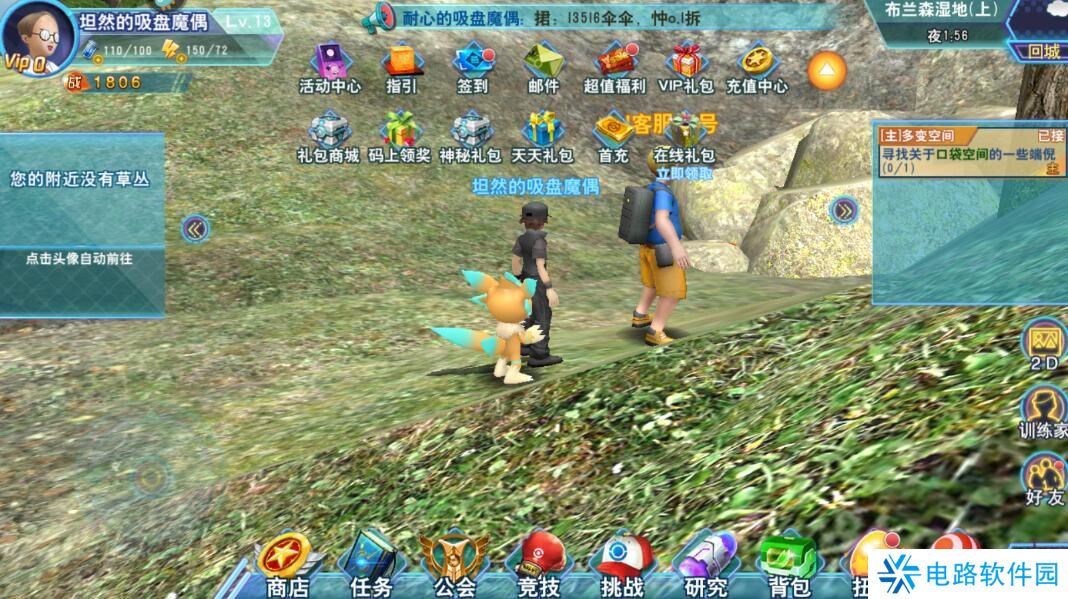Open the VIP礼包 gift pack

tap(686, 67)
